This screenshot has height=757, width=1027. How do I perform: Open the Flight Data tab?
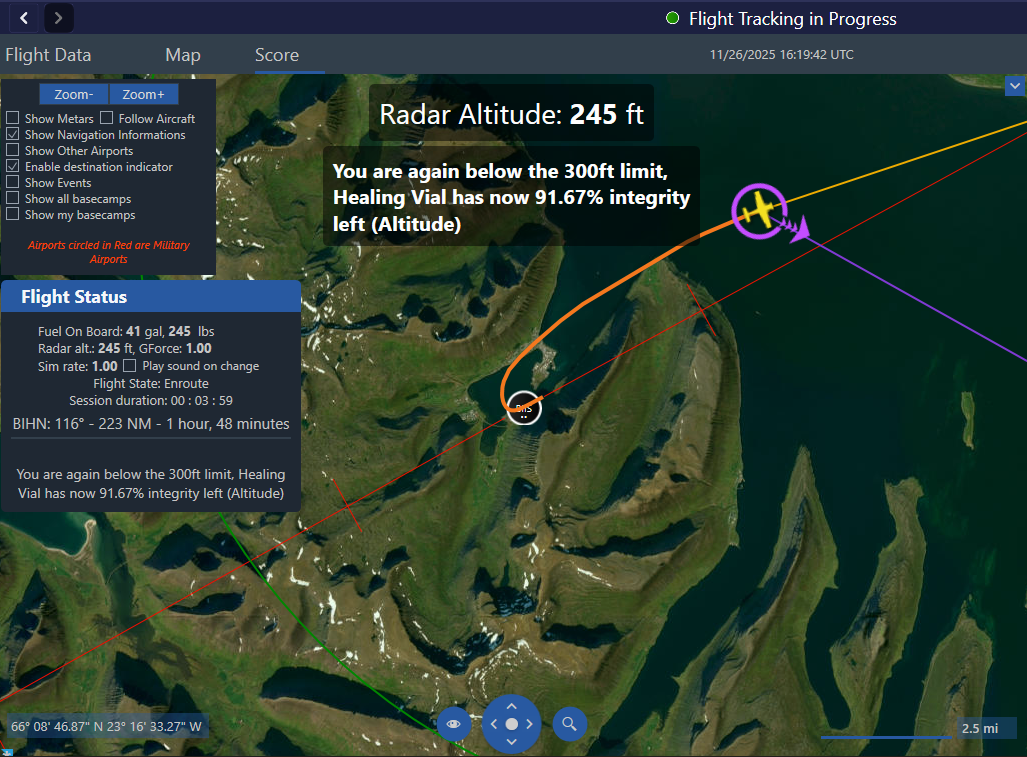coord(48,55)
